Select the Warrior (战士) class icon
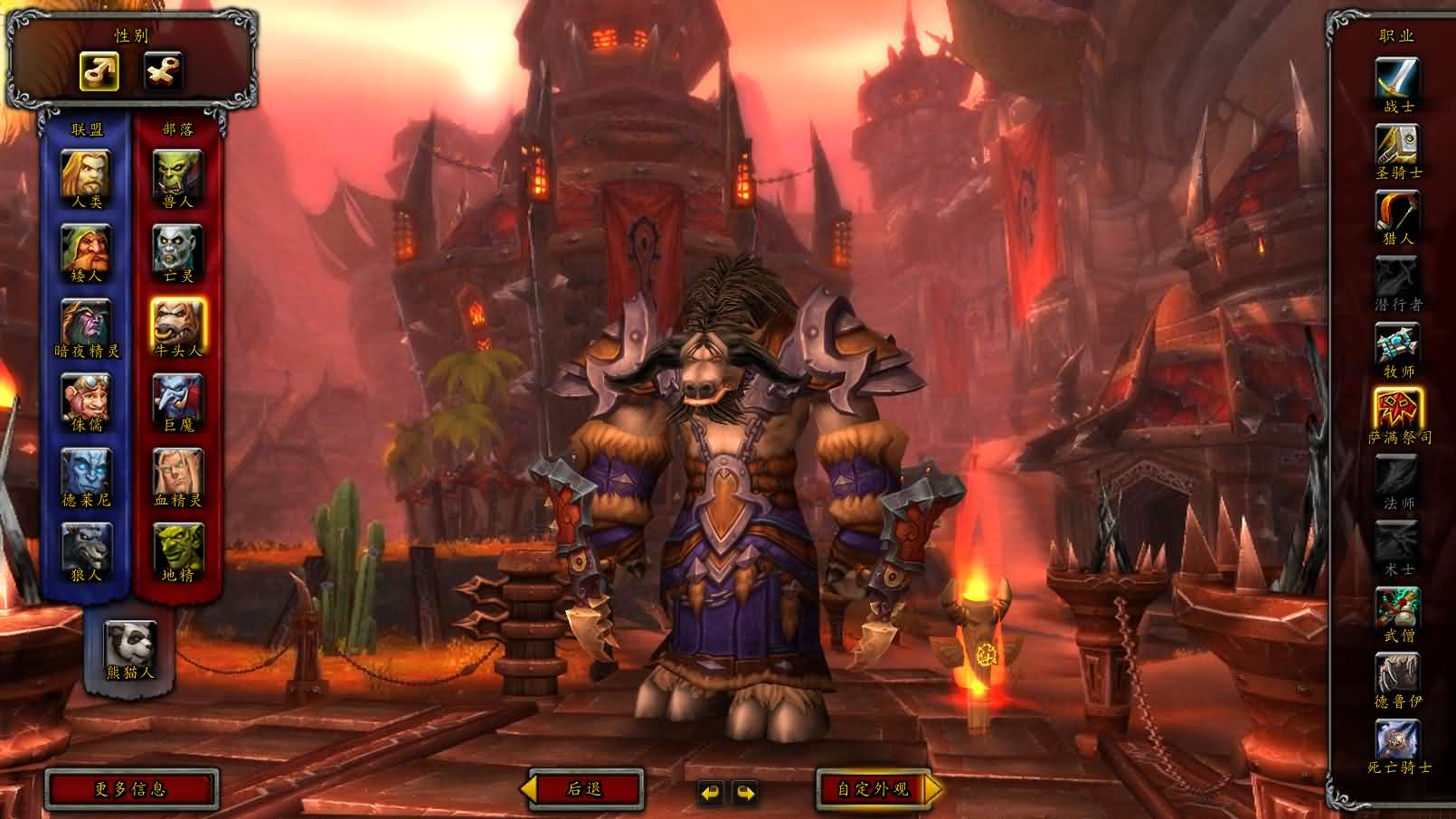Image resolution: width=1456 pixels, height=819 pixels. (x=1395, y=77)
